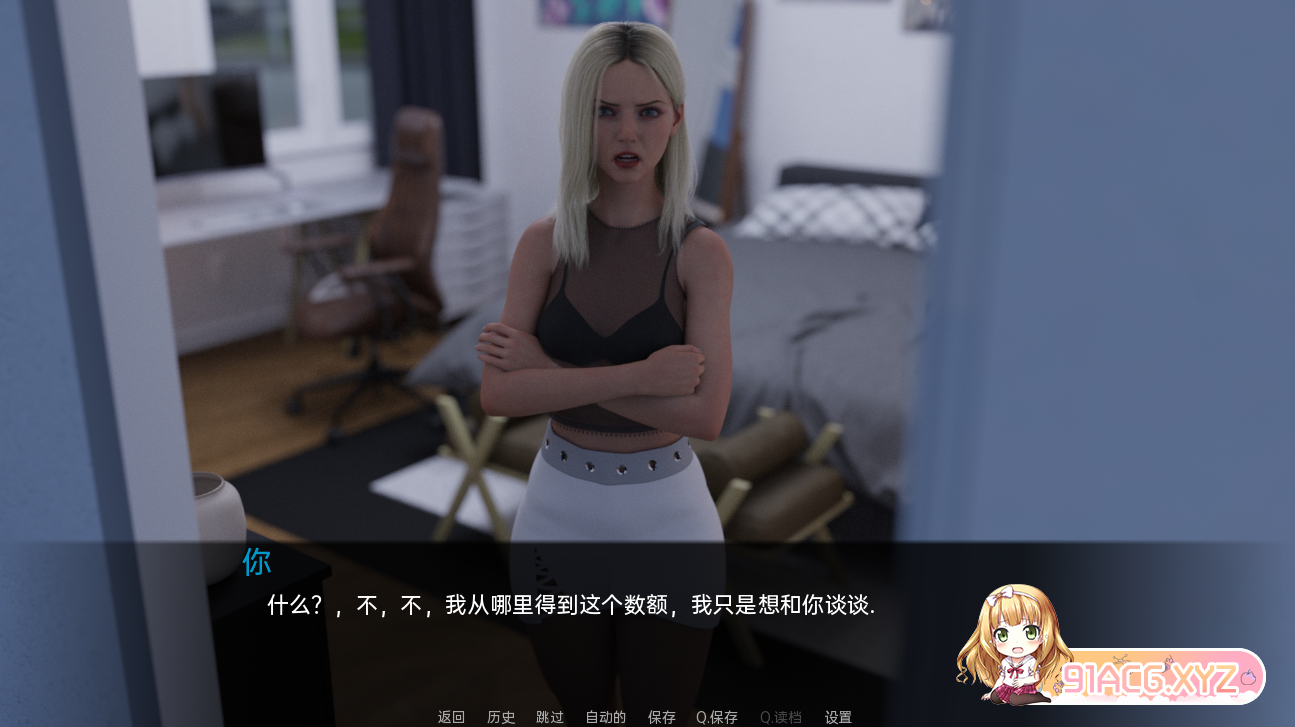1295x727 pixels.
Task: Click 返回 to go back
Action: coord(450,717)
